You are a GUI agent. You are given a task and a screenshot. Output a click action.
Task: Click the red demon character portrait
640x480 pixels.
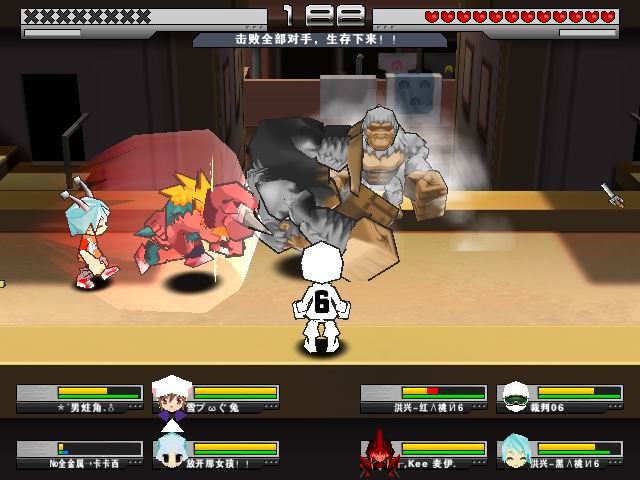coord(380,455)
